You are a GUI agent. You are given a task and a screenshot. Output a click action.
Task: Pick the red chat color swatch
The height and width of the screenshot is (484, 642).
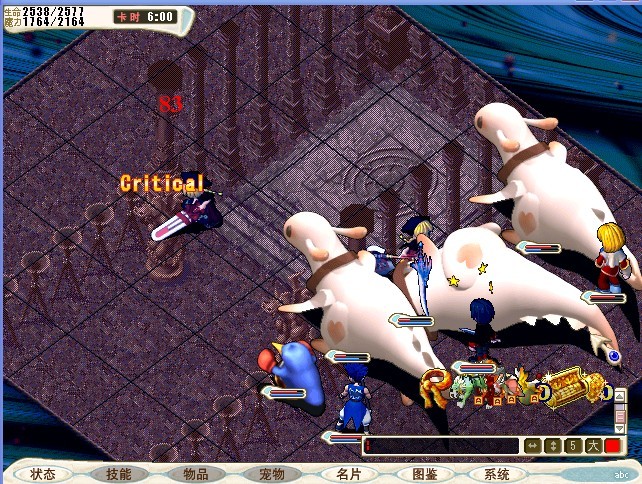click(611, 446)
